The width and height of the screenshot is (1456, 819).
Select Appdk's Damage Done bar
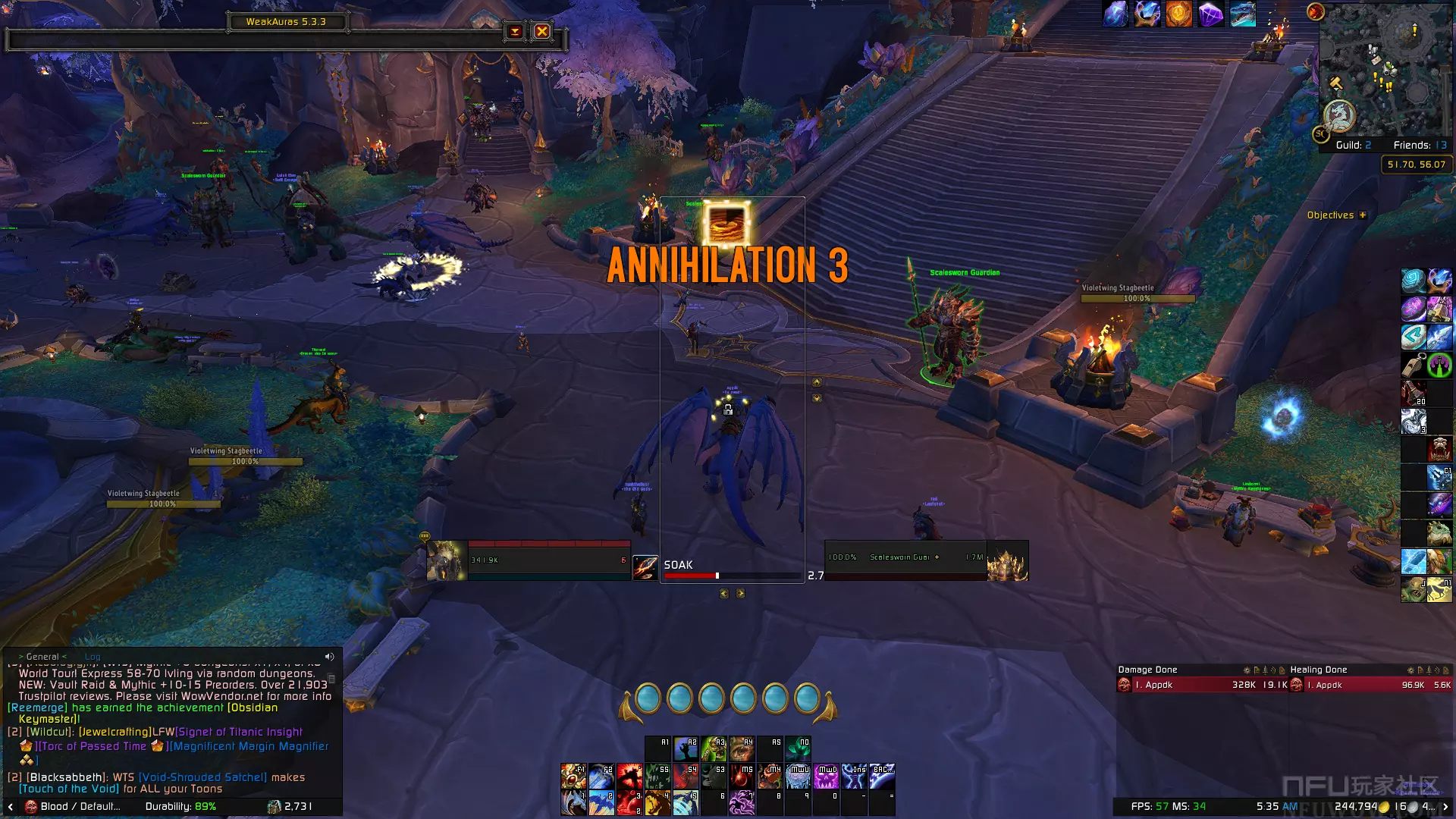[x=1202, y=685]
